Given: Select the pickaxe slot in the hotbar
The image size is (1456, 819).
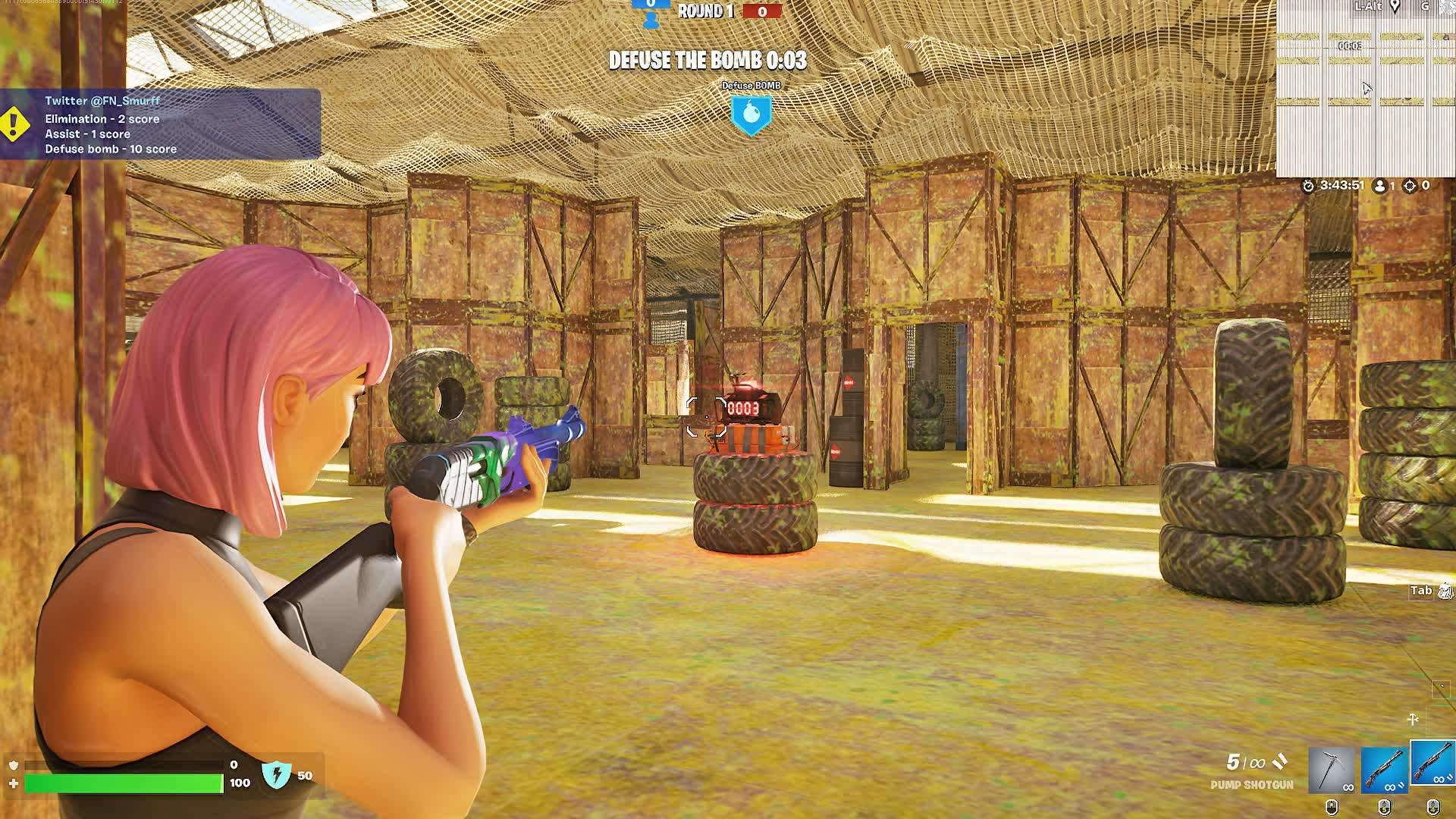Looking at the screenshot, I should pos(1332,770).
